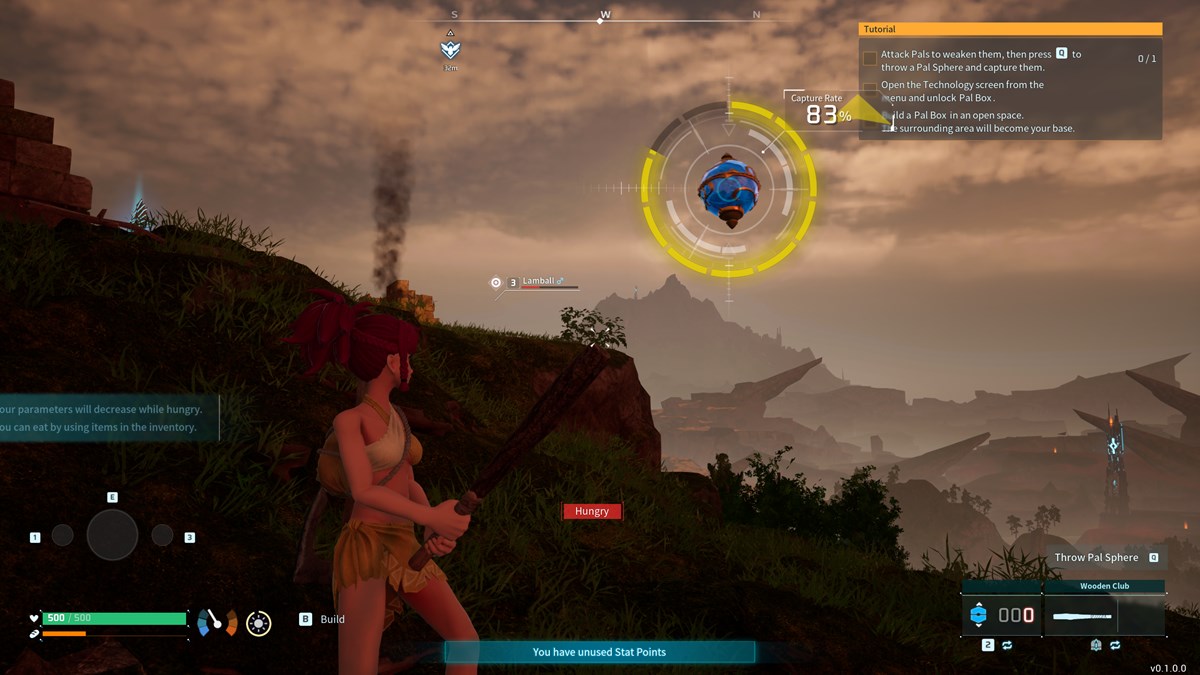This screenshot has height=675, width=1200.
Task: Click the compass bar's W heading
Action: (605, 15)
